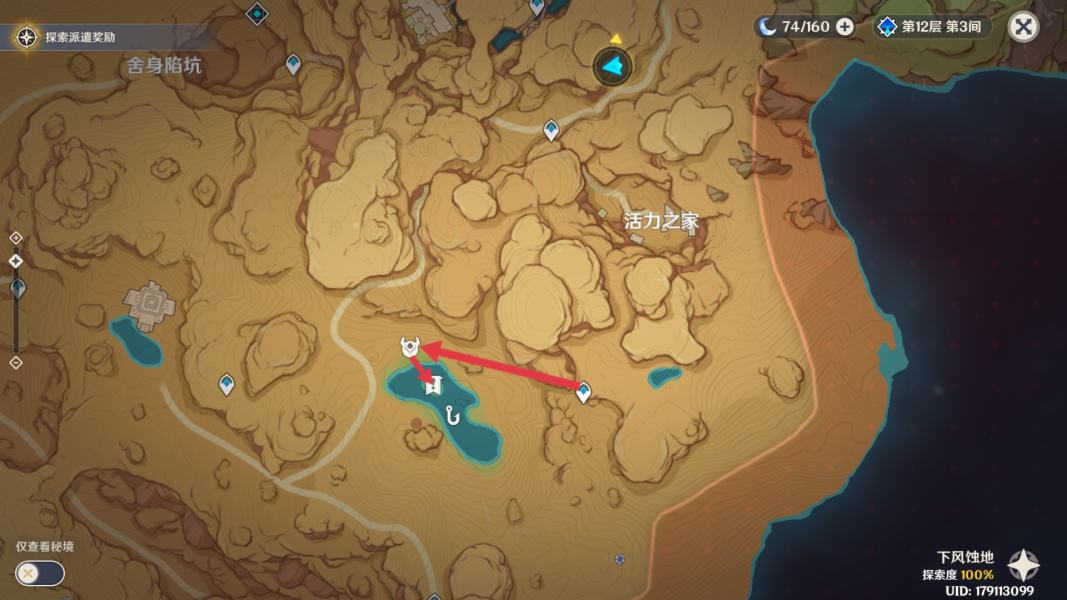This screenshot has width=1067, height=600.
Task: Select the fishing hook marker on the lake
Action: click(x=455, y=412)
